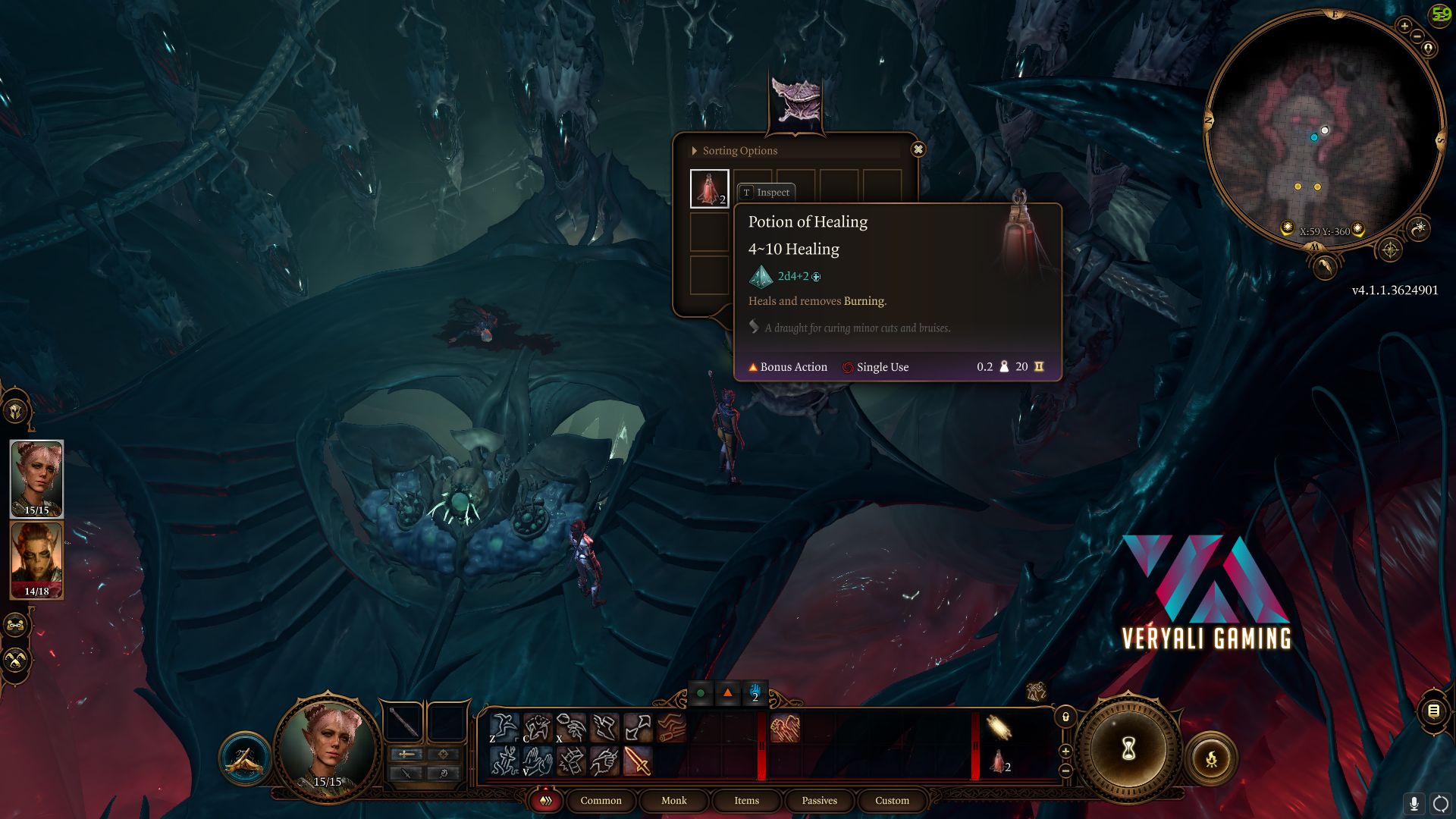Open the campfire rest menu
The width and height of the screenshot is (1456, 819).
(1211, 758)
